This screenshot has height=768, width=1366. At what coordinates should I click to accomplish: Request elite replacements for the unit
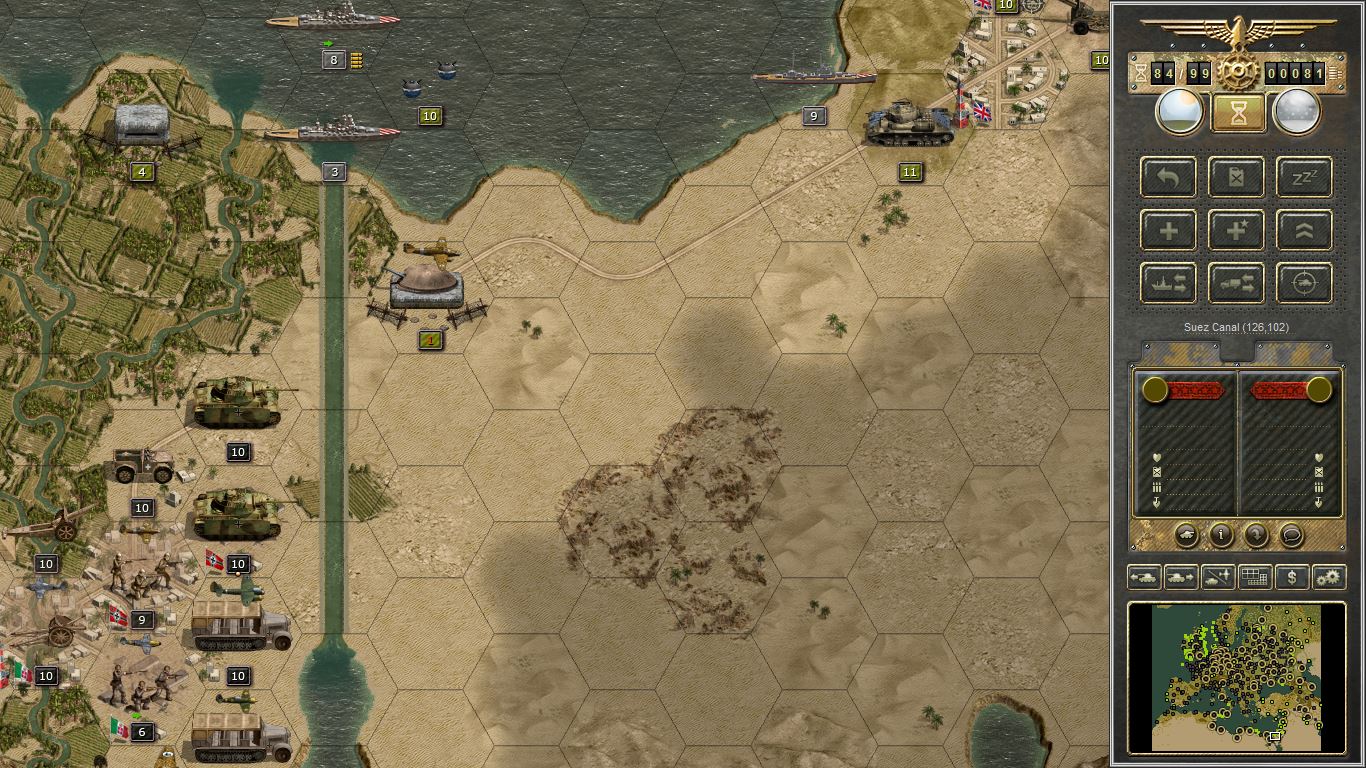(x=1236, y=230)
